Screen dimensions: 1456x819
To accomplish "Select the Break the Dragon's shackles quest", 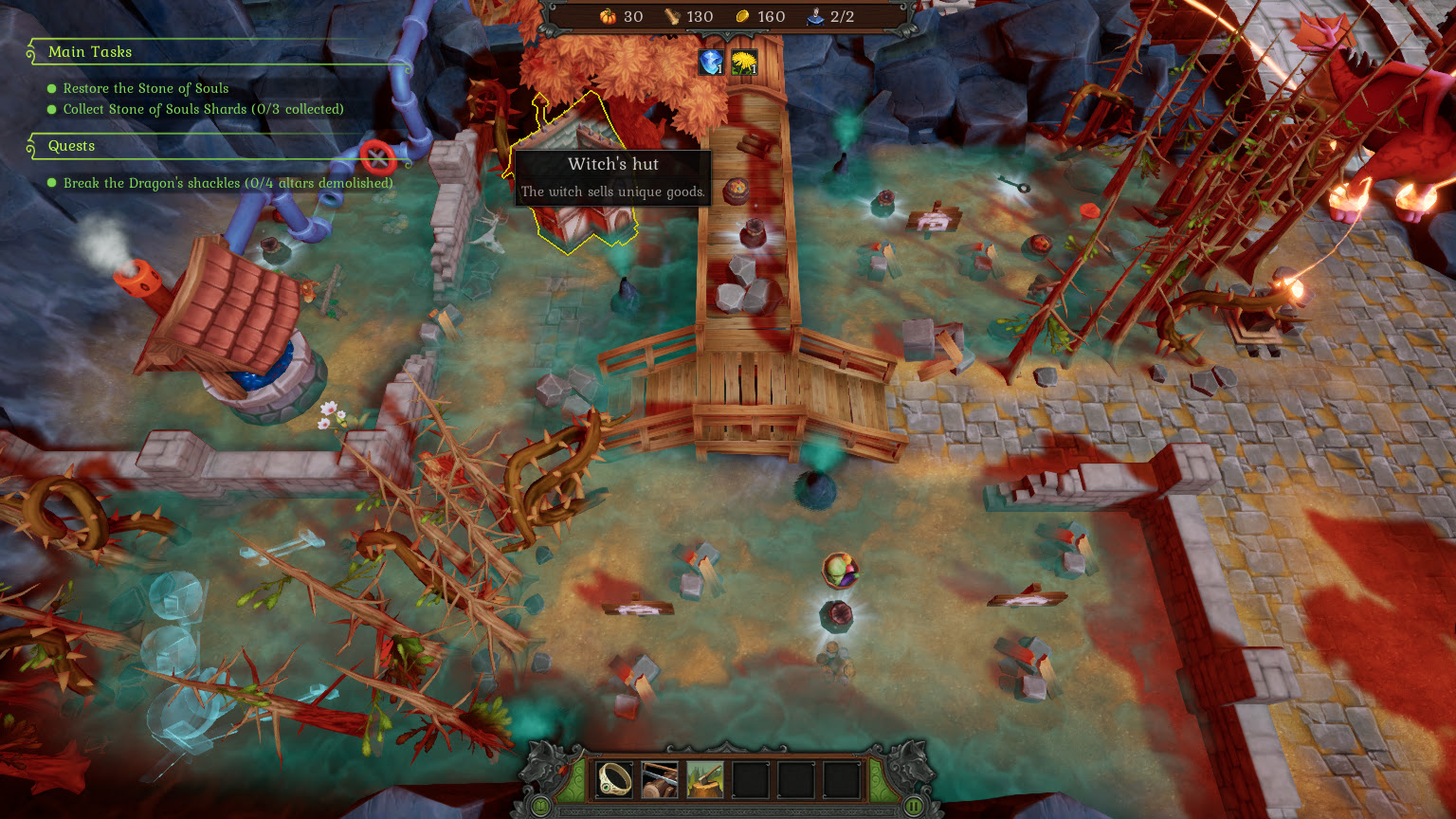I will (x=227, y=183).
